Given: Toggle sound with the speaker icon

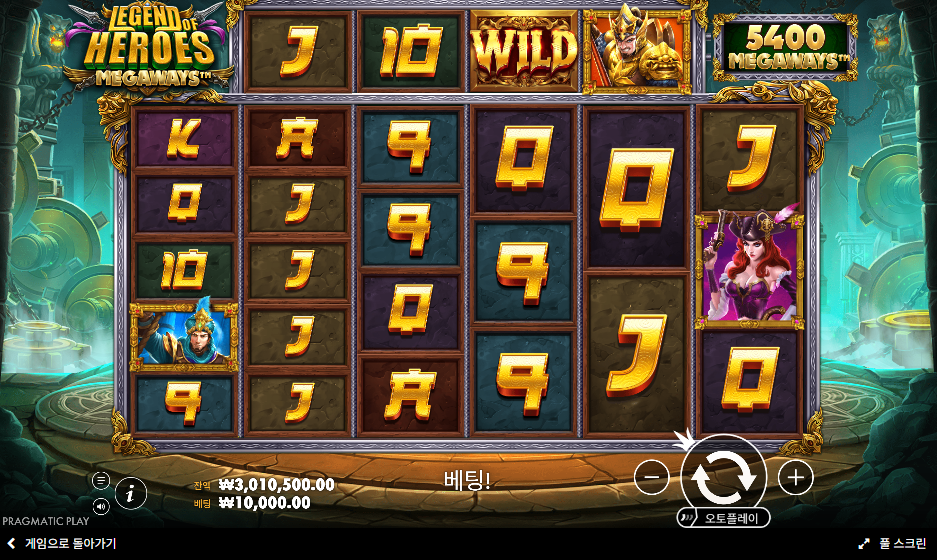Looking at the screenshot, I should point(101,507).
